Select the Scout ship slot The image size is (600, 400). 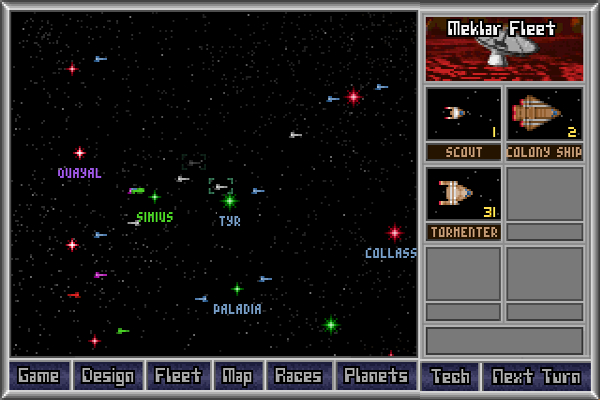tap(464, 114)
